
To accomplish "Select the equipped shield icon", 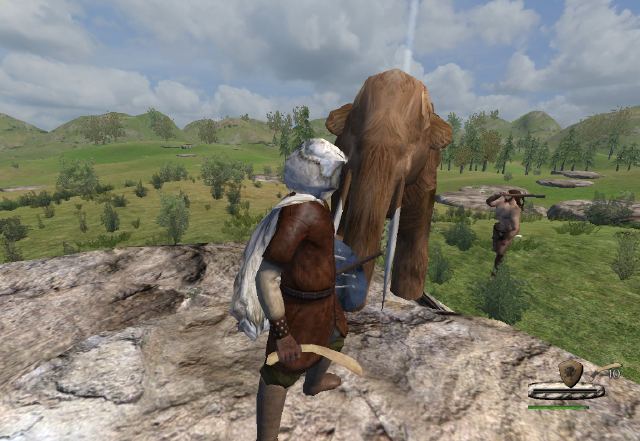I will [570, 372].
